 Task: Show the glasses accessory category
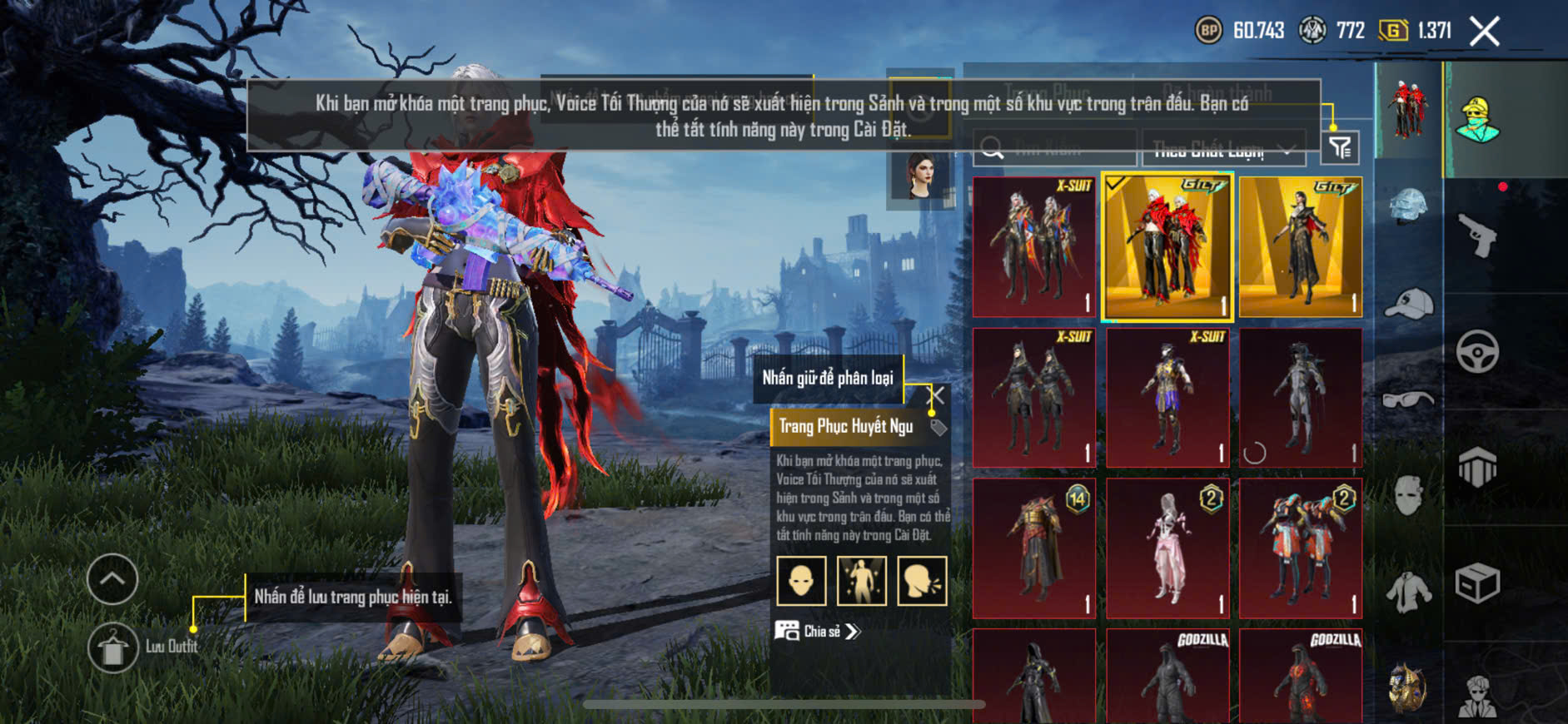point(1408,400)
